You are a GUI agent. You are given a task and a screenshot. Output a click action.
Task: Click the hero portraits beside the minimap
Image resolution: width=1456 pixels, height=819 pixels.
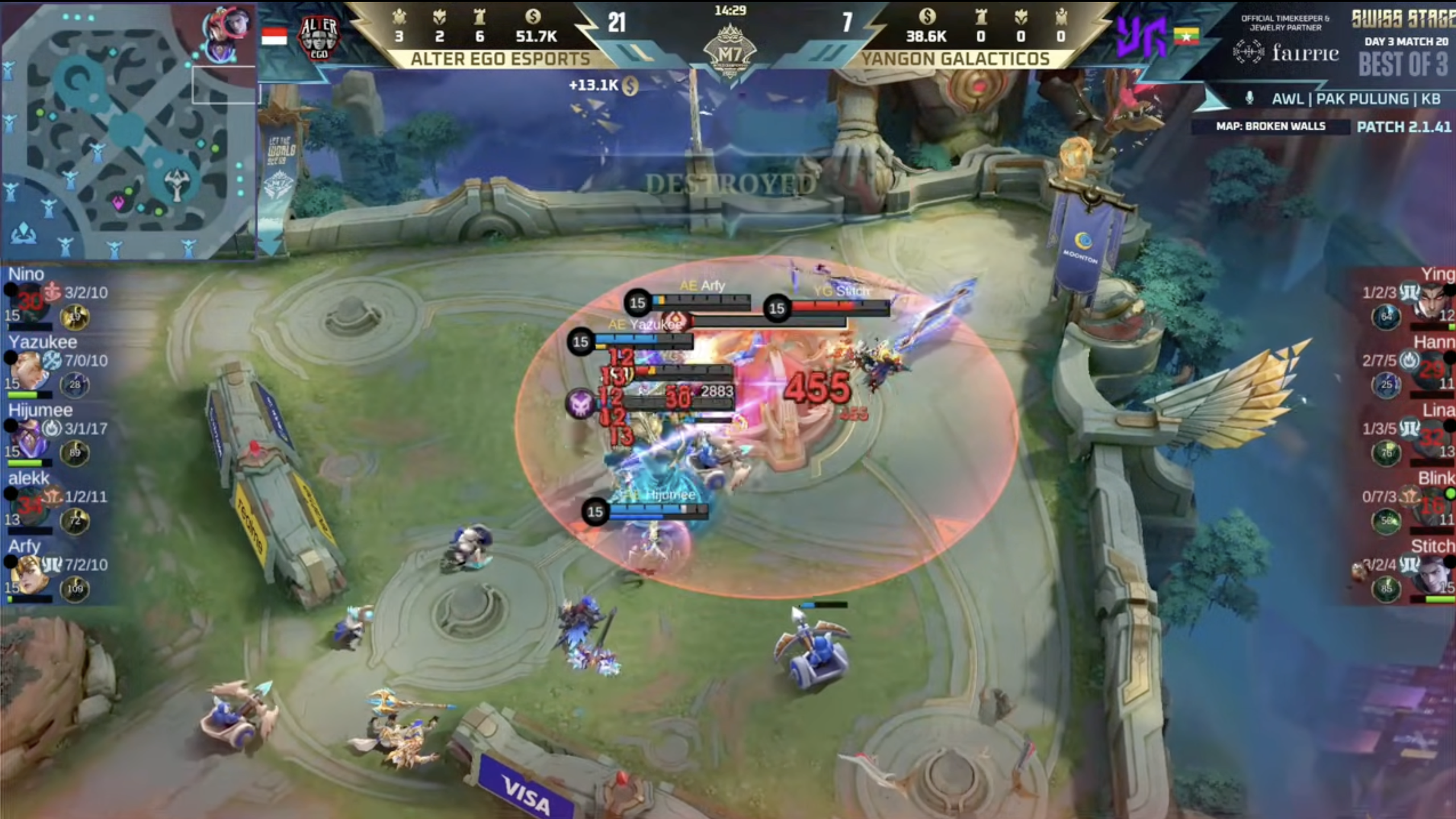pyautogui.click(x=227, y=34)
